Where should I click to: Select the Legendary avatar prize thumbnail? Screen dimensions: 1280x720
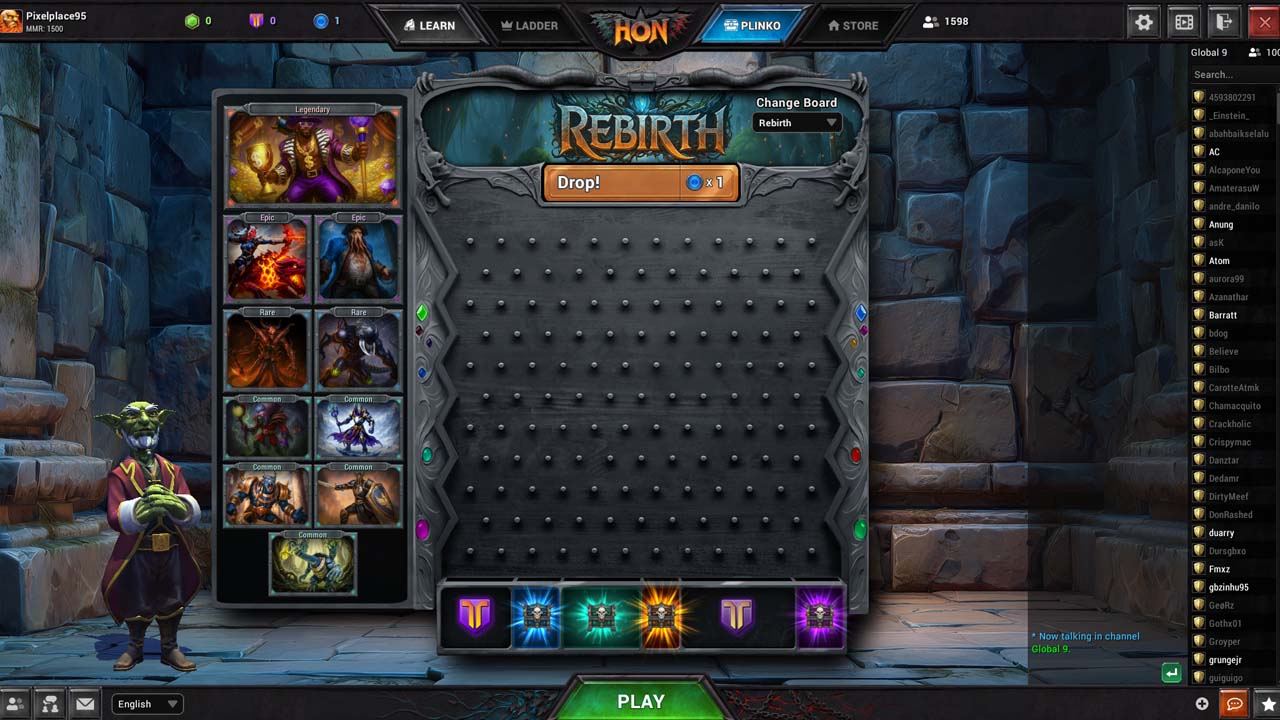click(x=313, y=158)
